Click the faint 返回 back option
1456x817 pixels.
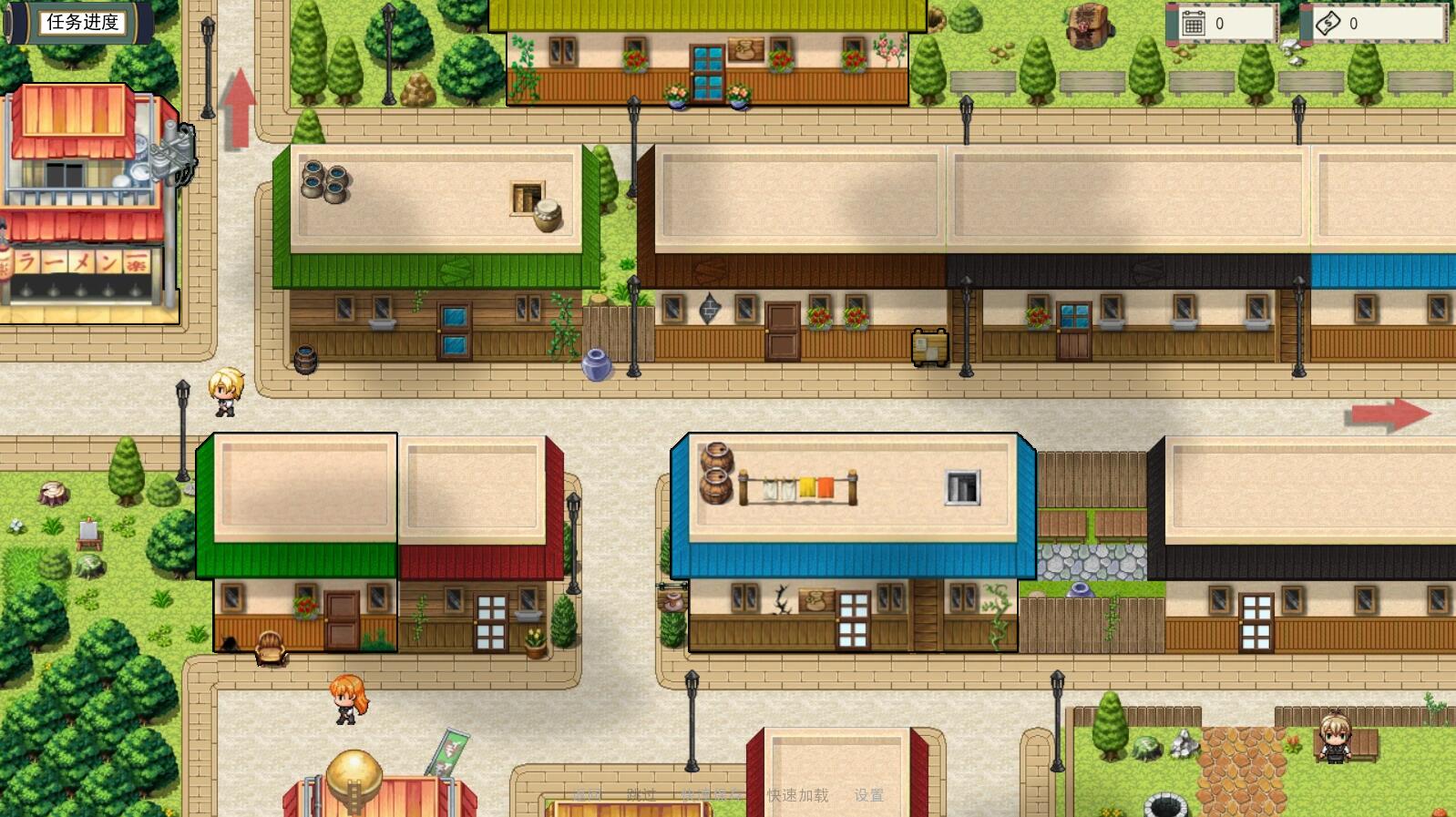tap(588, 795)
